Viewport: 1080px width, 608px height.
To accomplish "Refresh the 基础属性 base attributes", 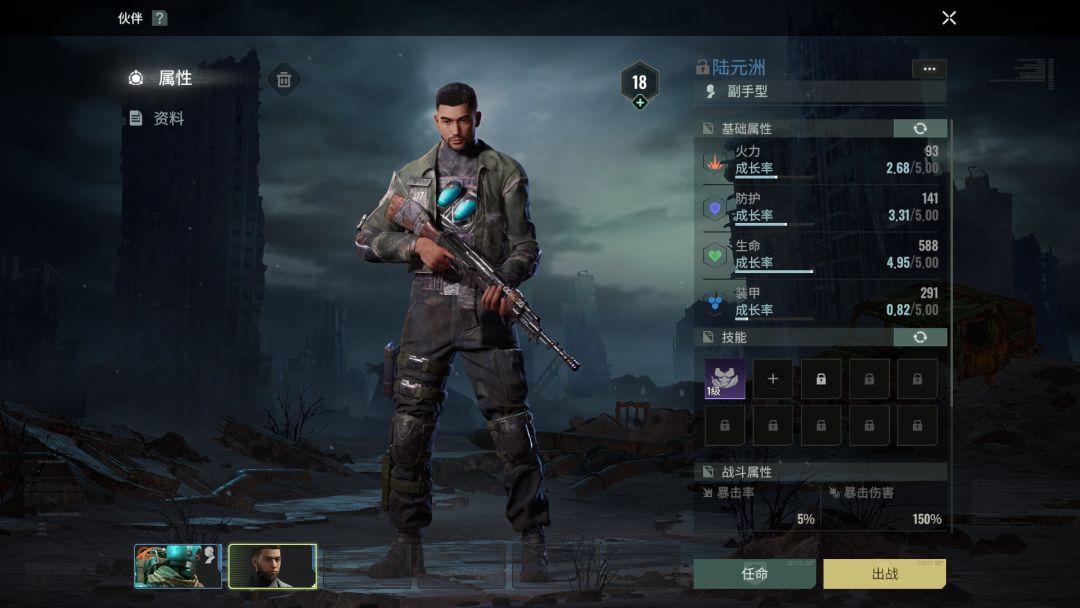I will 919,129.
